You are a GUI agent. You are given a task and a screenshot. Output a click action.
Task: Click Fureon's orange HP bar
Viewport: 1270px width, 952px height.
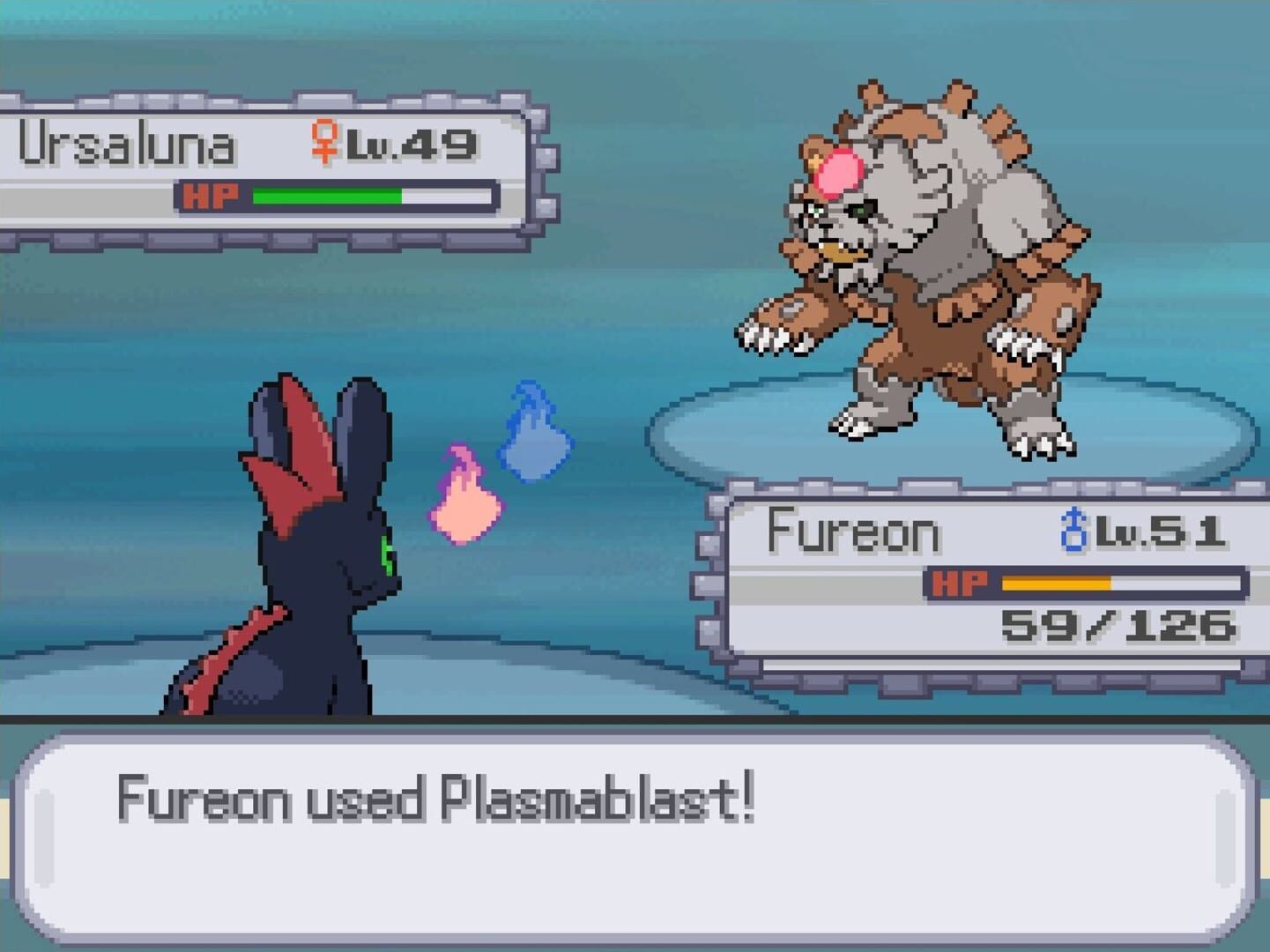(1058, 583)
